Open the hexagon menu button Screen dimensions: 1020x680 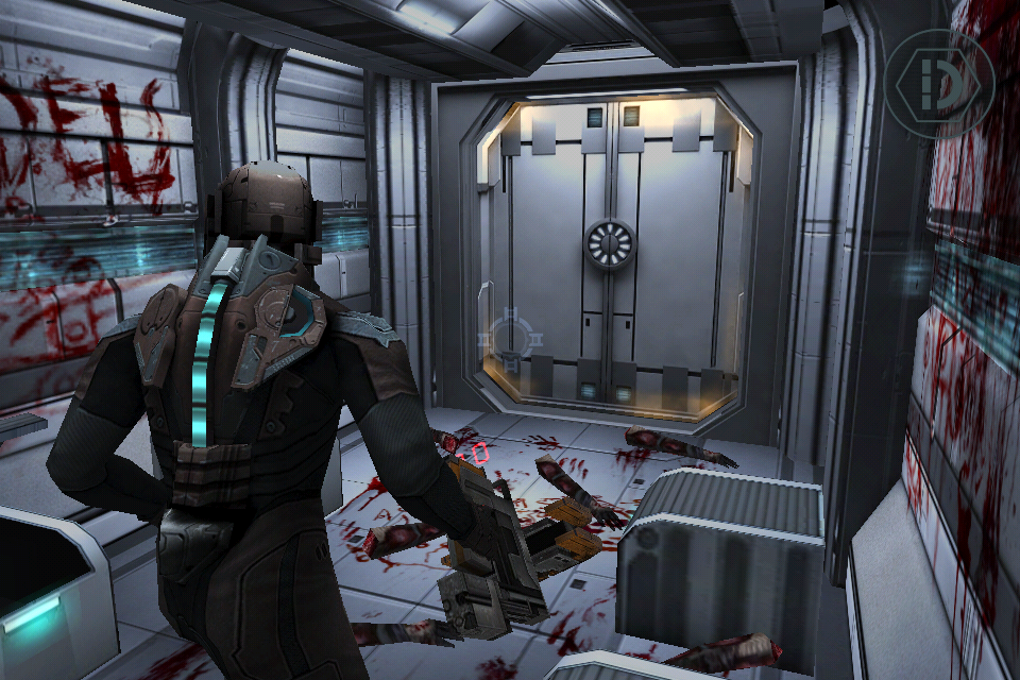click(939, 83)
